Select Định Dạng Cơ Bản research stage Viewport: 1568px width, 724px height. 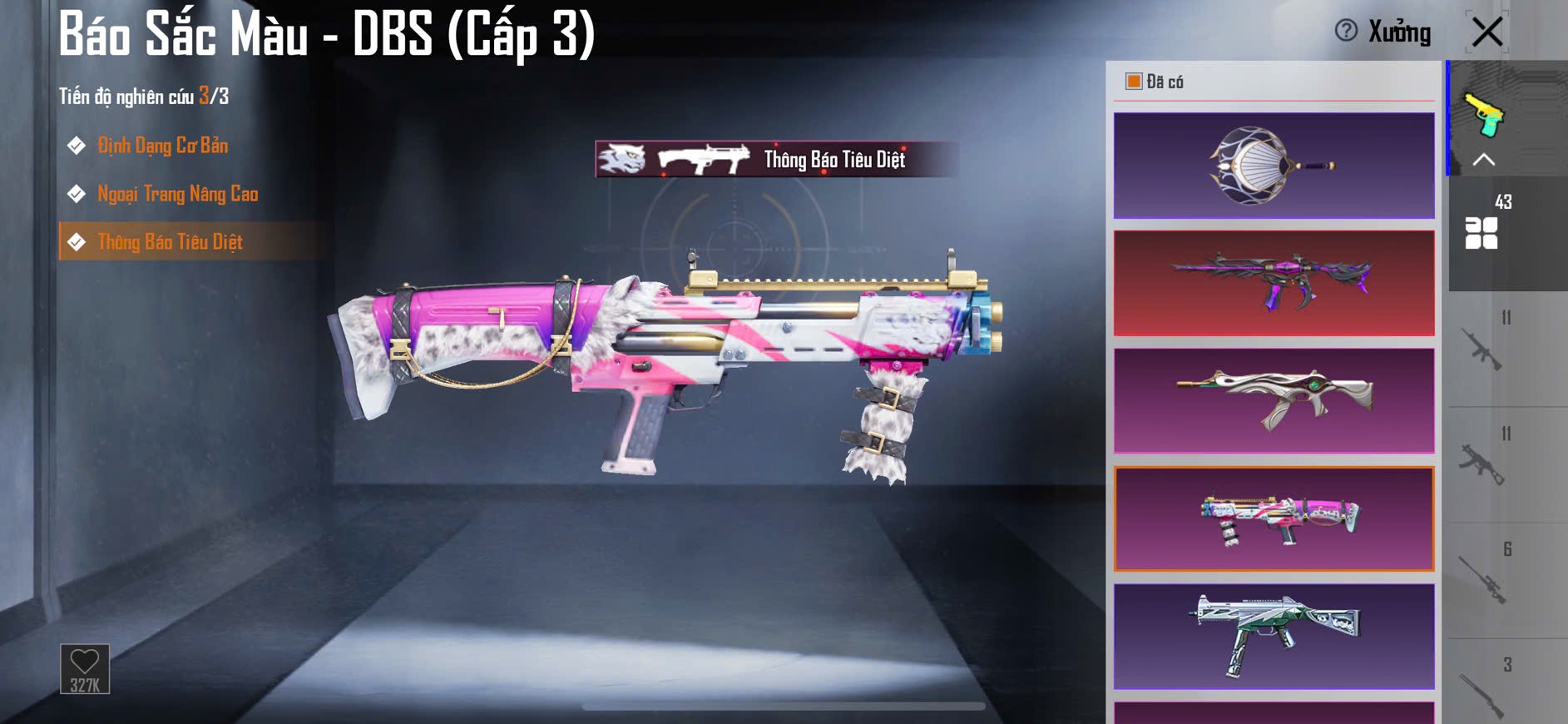coord(162,146)
